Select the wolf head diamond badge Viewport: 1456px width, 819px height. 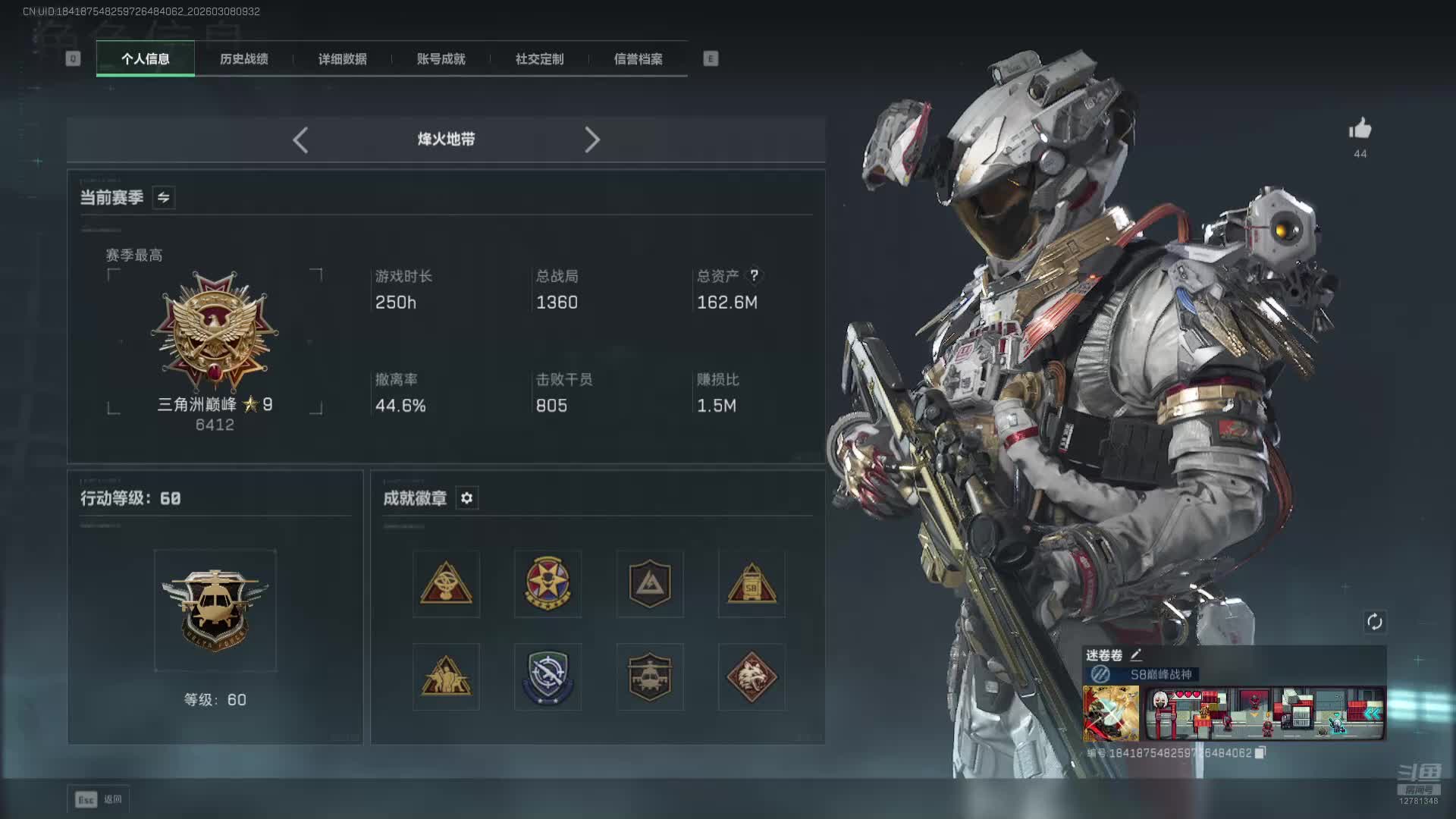pyautogui.click(x=751, y=676)
